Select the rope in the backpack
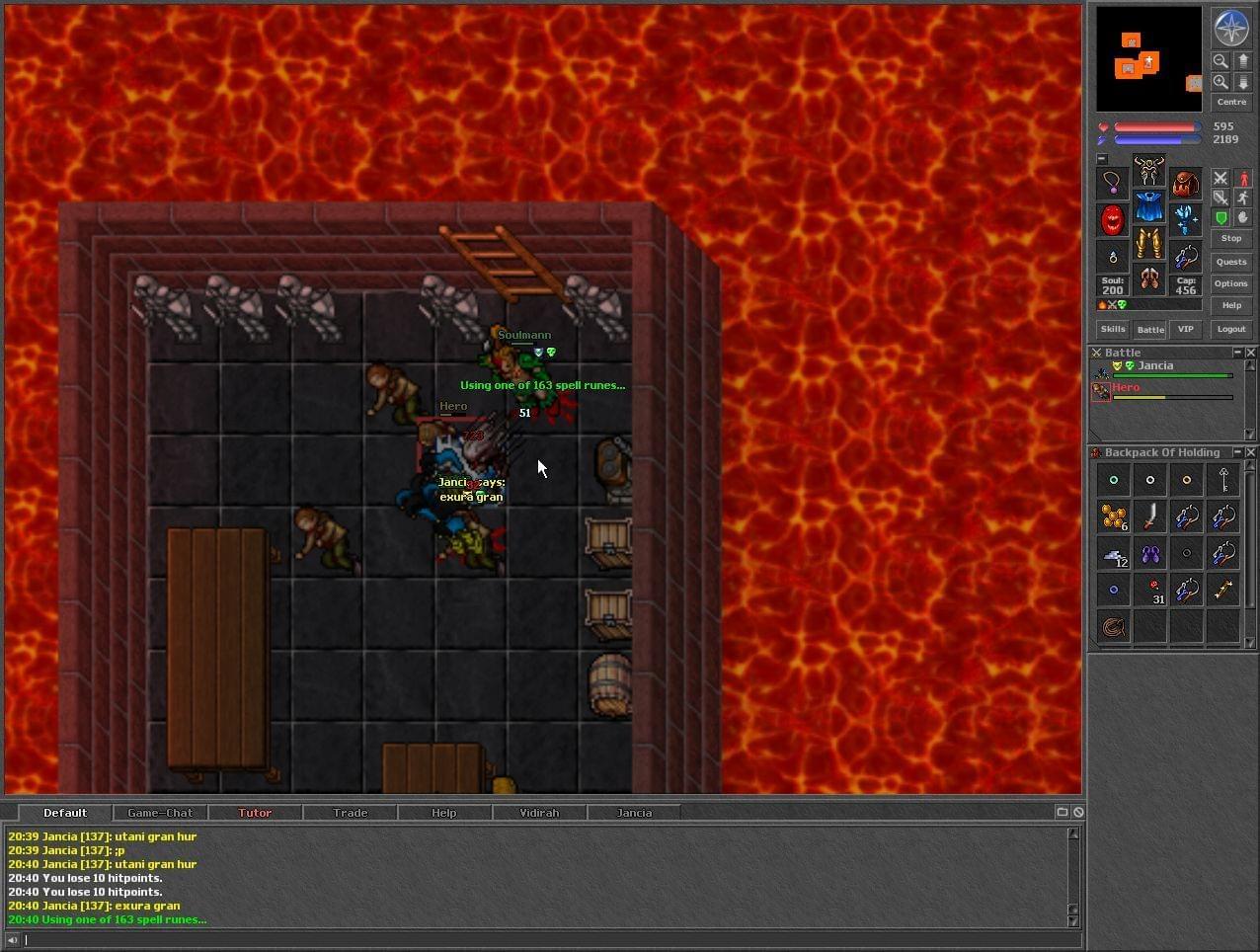 coord(1114,626)
